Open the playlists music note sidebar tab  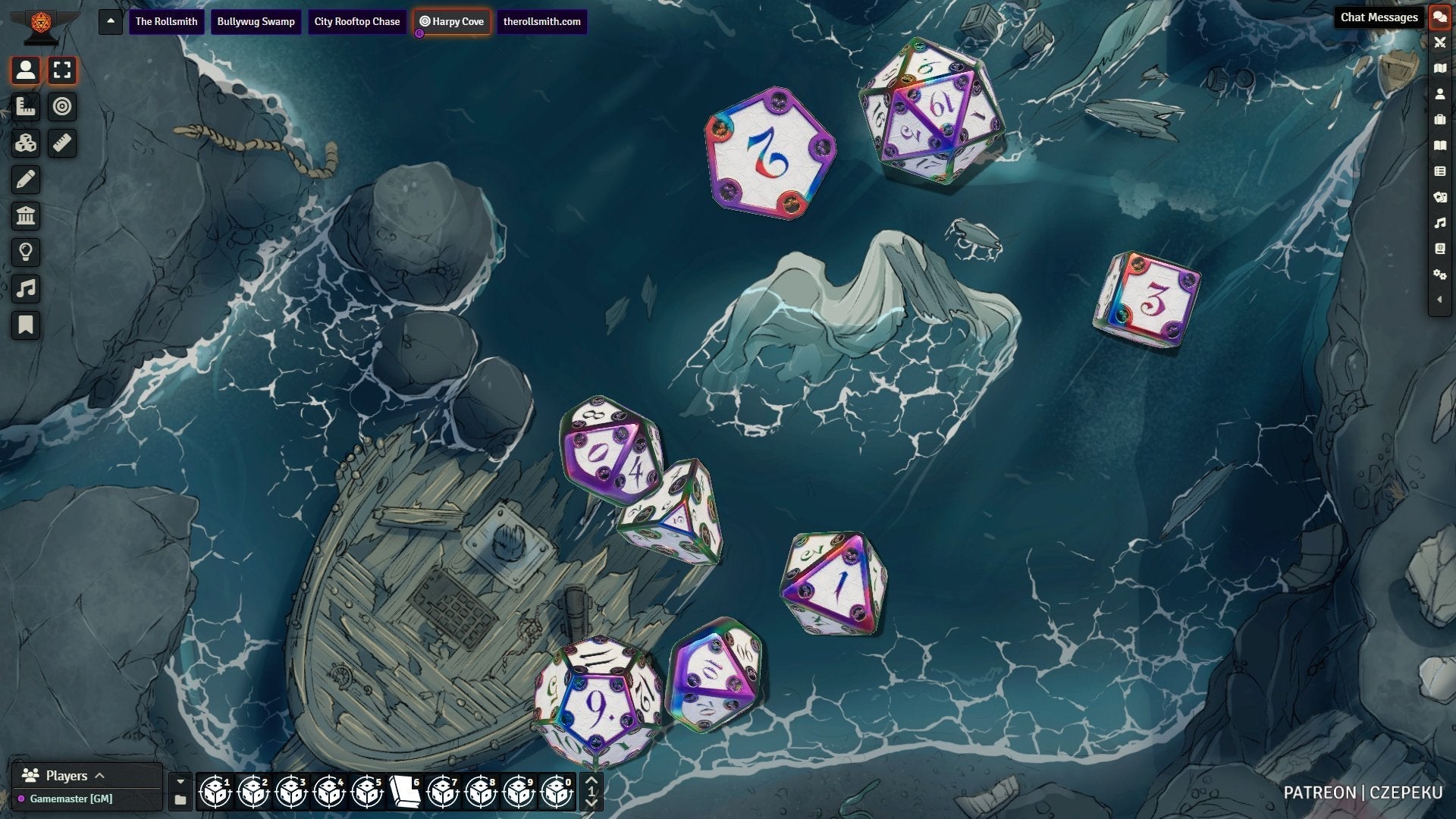click(x=1439, y=223)
